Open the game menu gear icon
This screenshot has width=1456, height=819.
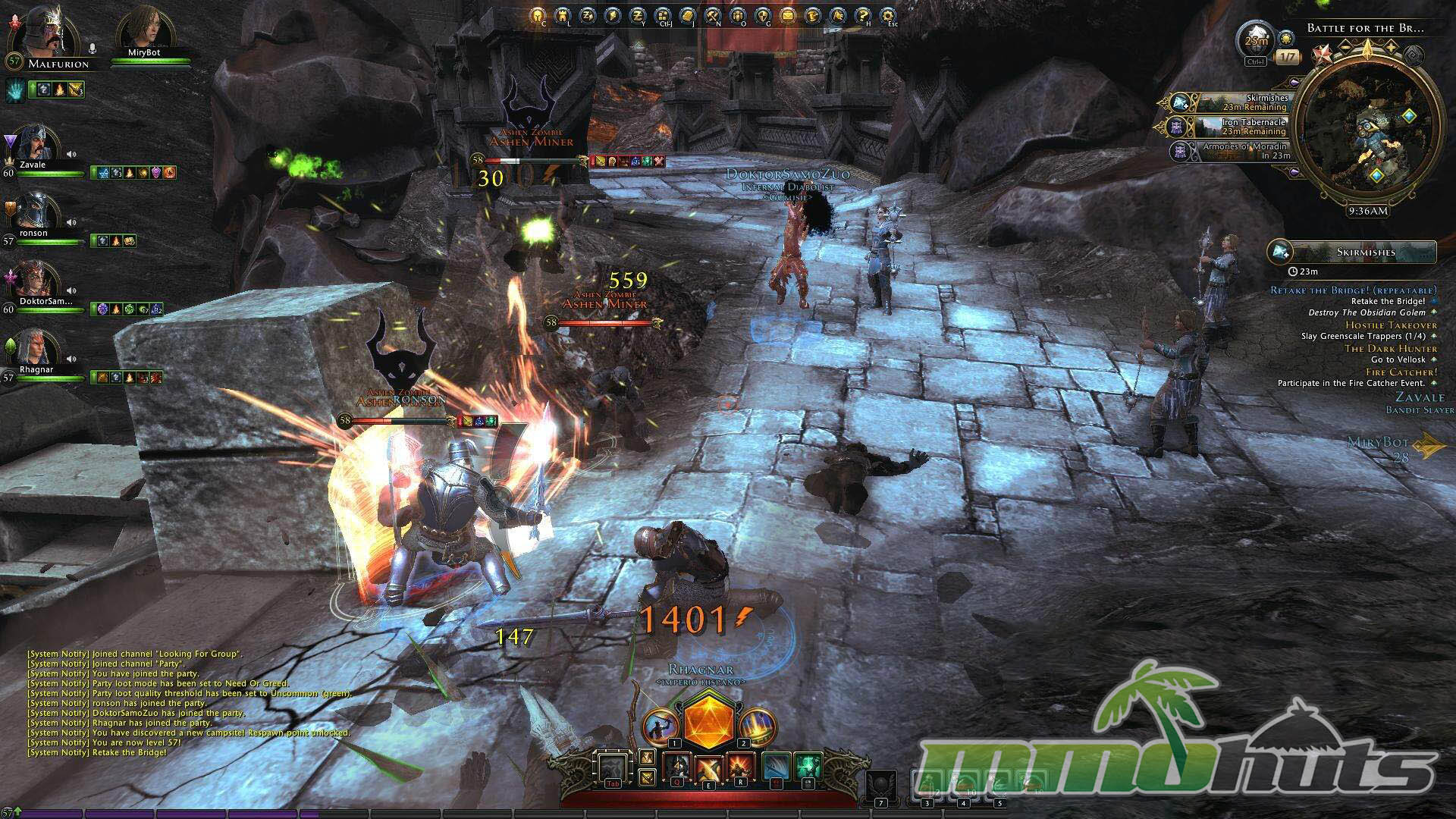(887, 15)
